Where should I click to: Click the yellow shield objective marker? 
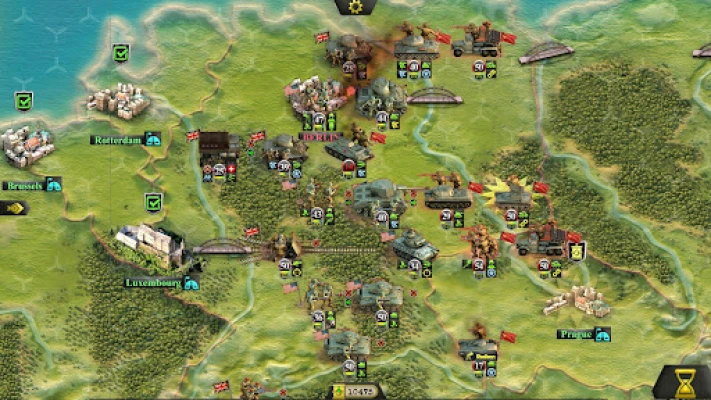coord(577,250)
